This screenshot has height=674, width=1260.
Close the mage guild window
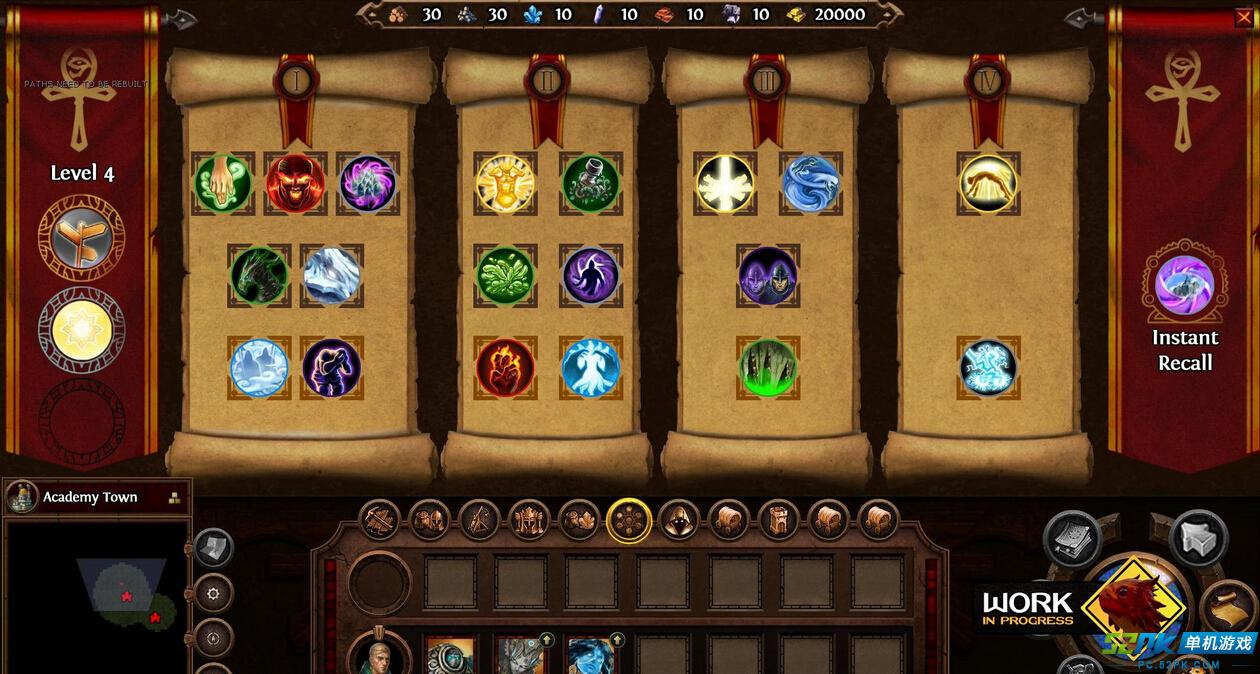tap(1243, 17)
